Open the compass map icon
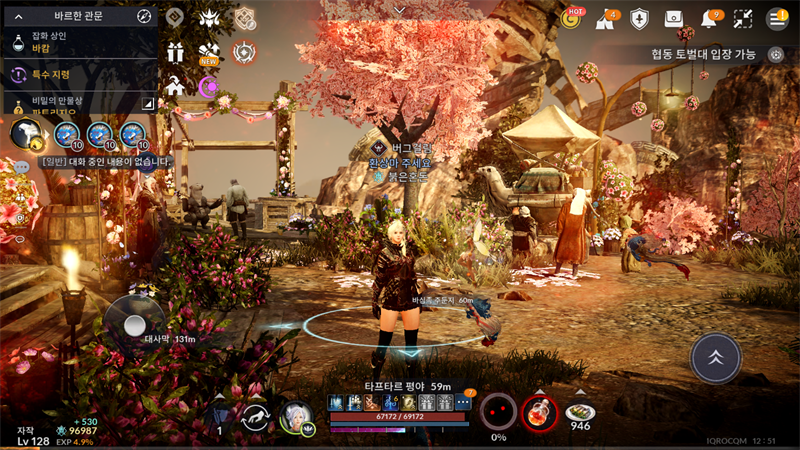The width and height of the screenshot is (800, 450). 144,16
